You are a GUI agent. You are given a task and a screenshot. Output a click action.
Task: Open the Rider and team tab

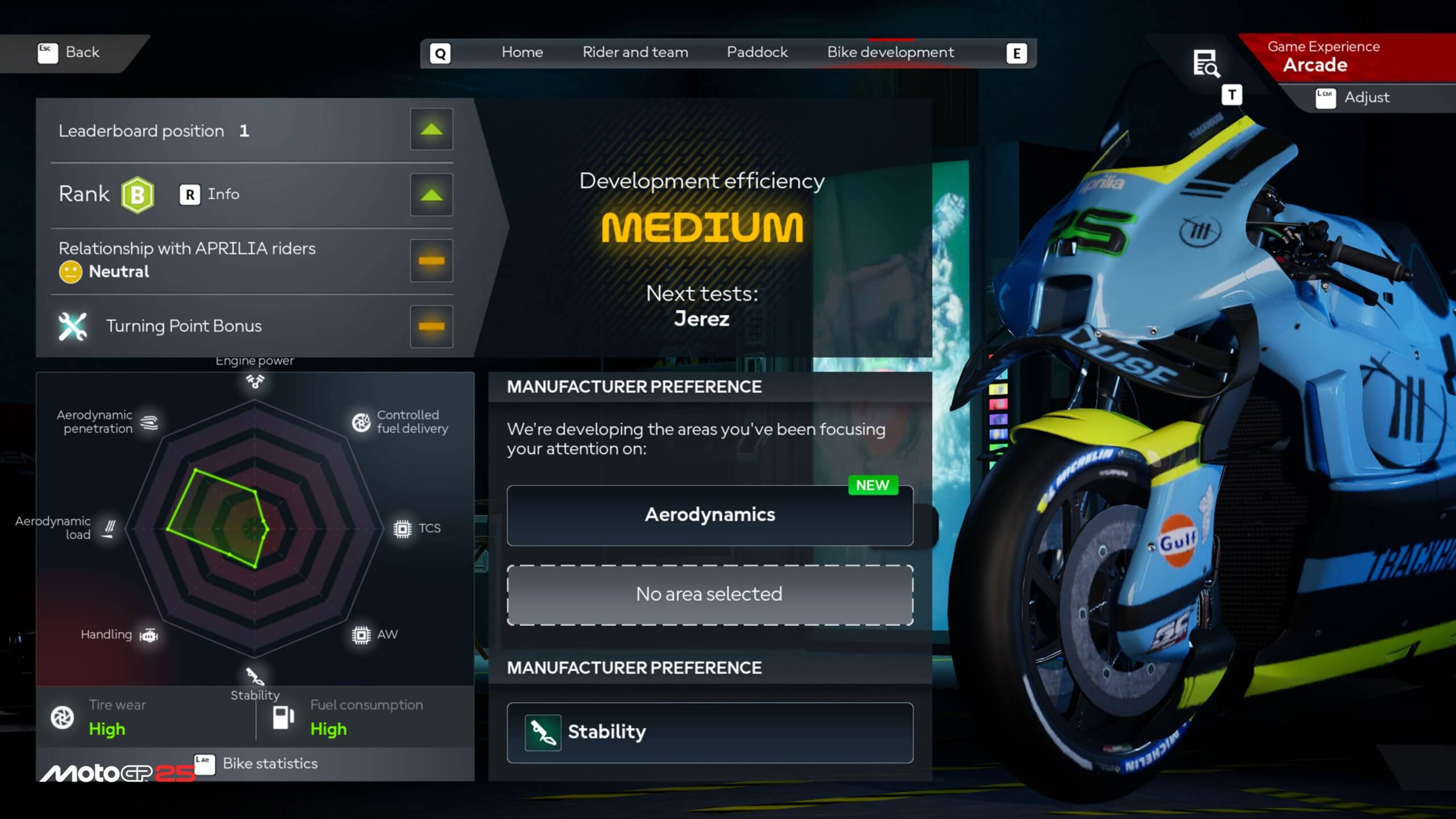click(635, 52)
